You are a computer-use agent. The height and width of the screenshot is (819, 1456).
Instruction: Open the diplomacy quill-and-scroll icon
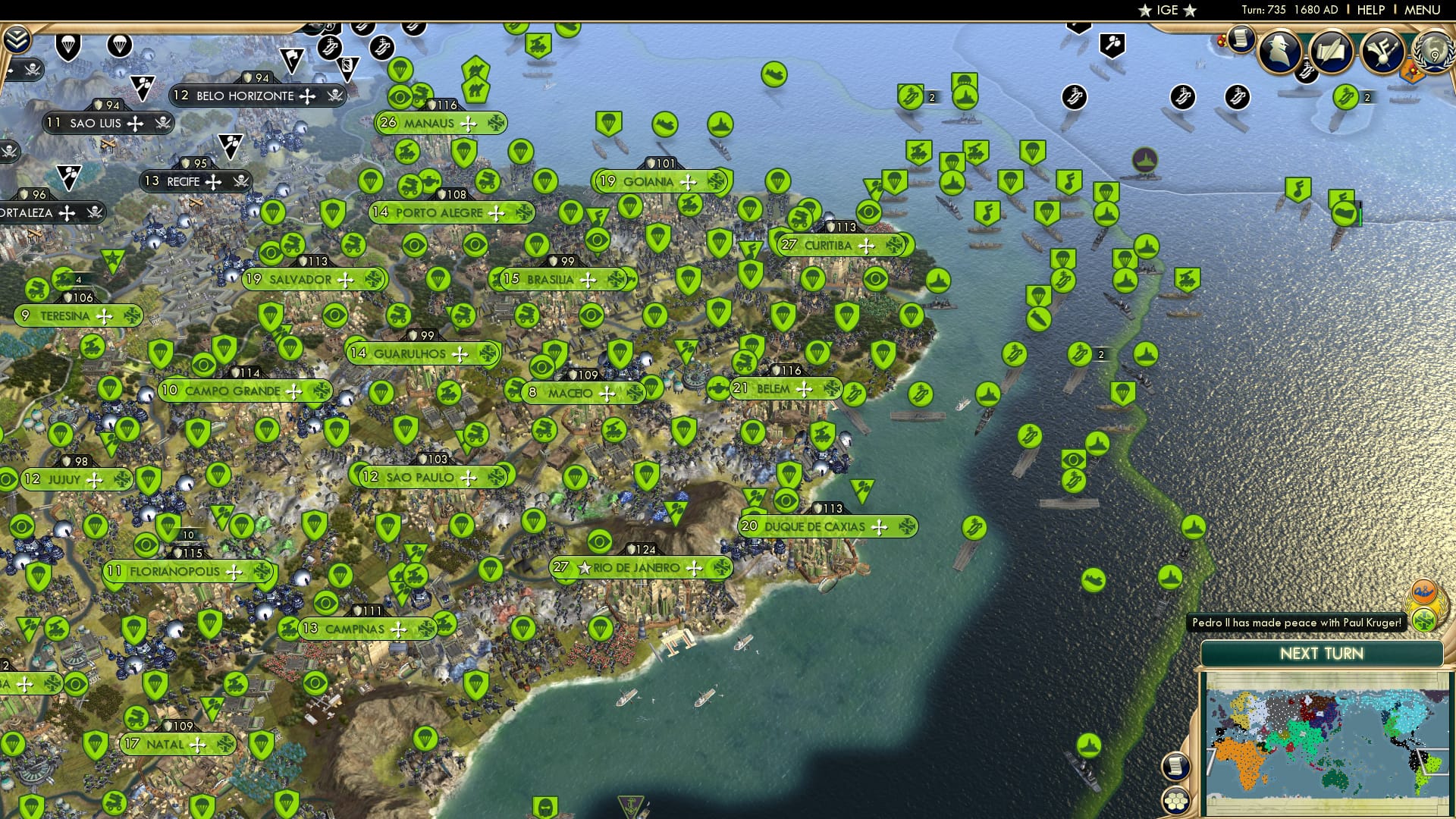click(1333, 52)
